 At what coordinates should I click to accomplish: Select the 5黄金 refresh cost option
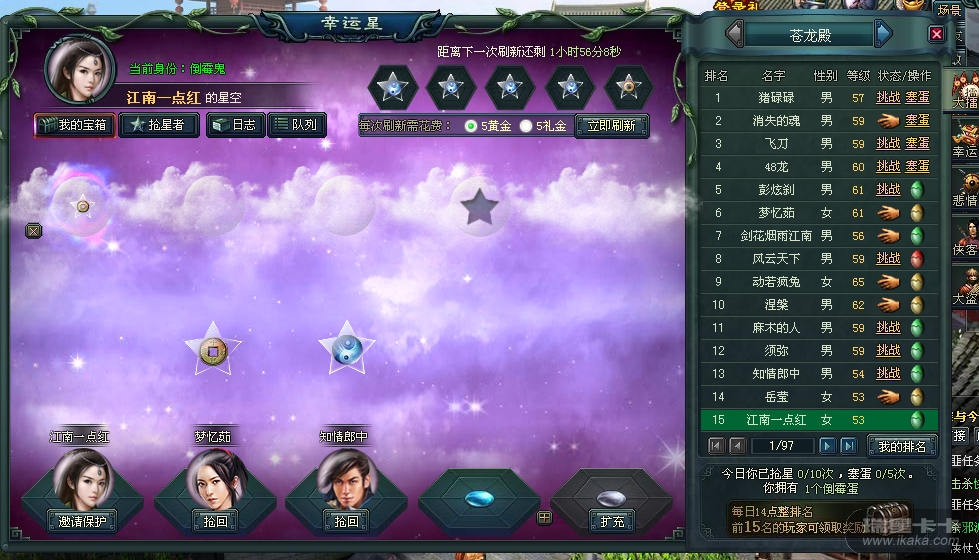click(x=472, y=126)
